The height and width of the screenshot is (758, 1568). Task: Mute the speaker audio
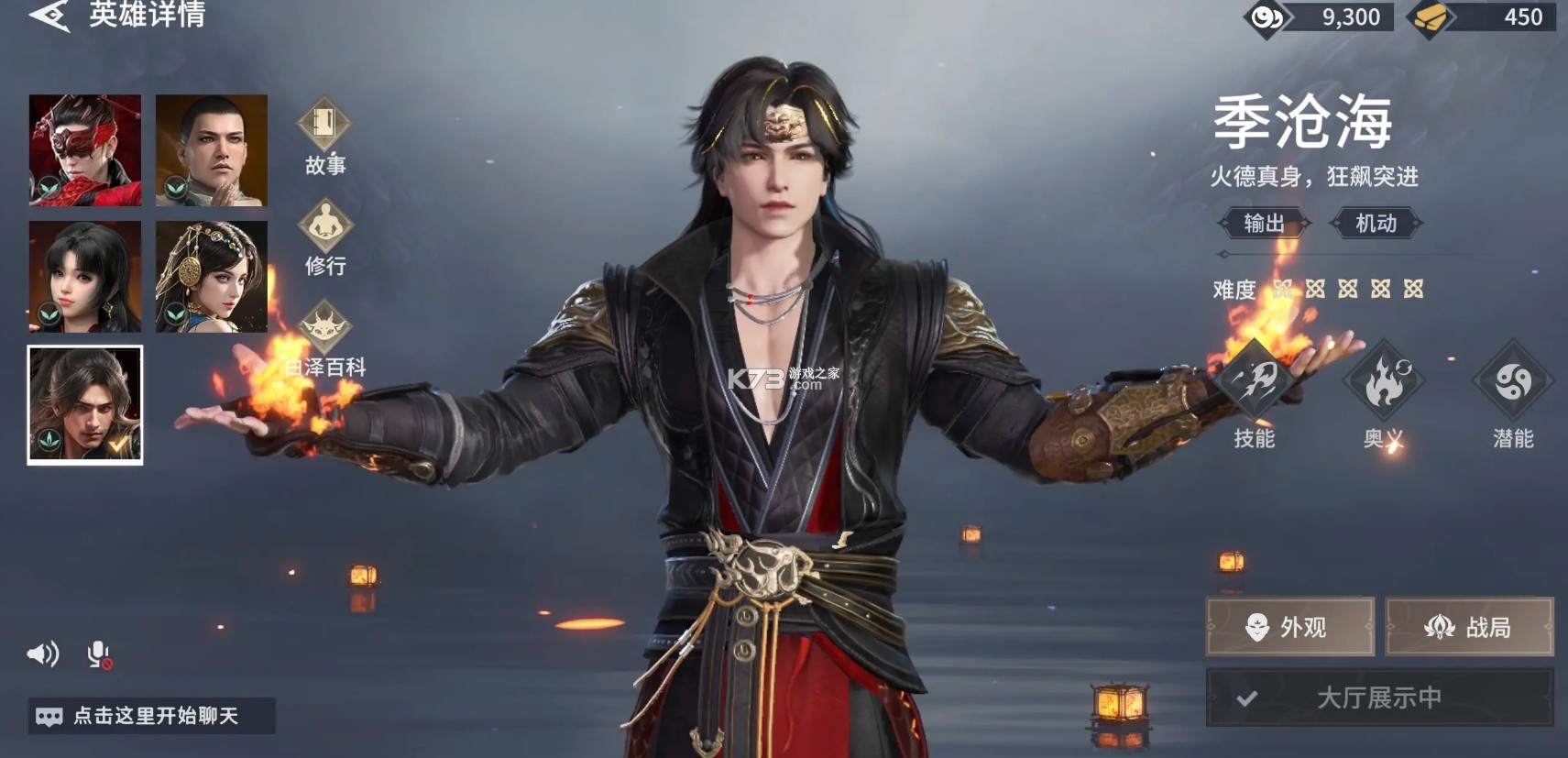point(41,654)
